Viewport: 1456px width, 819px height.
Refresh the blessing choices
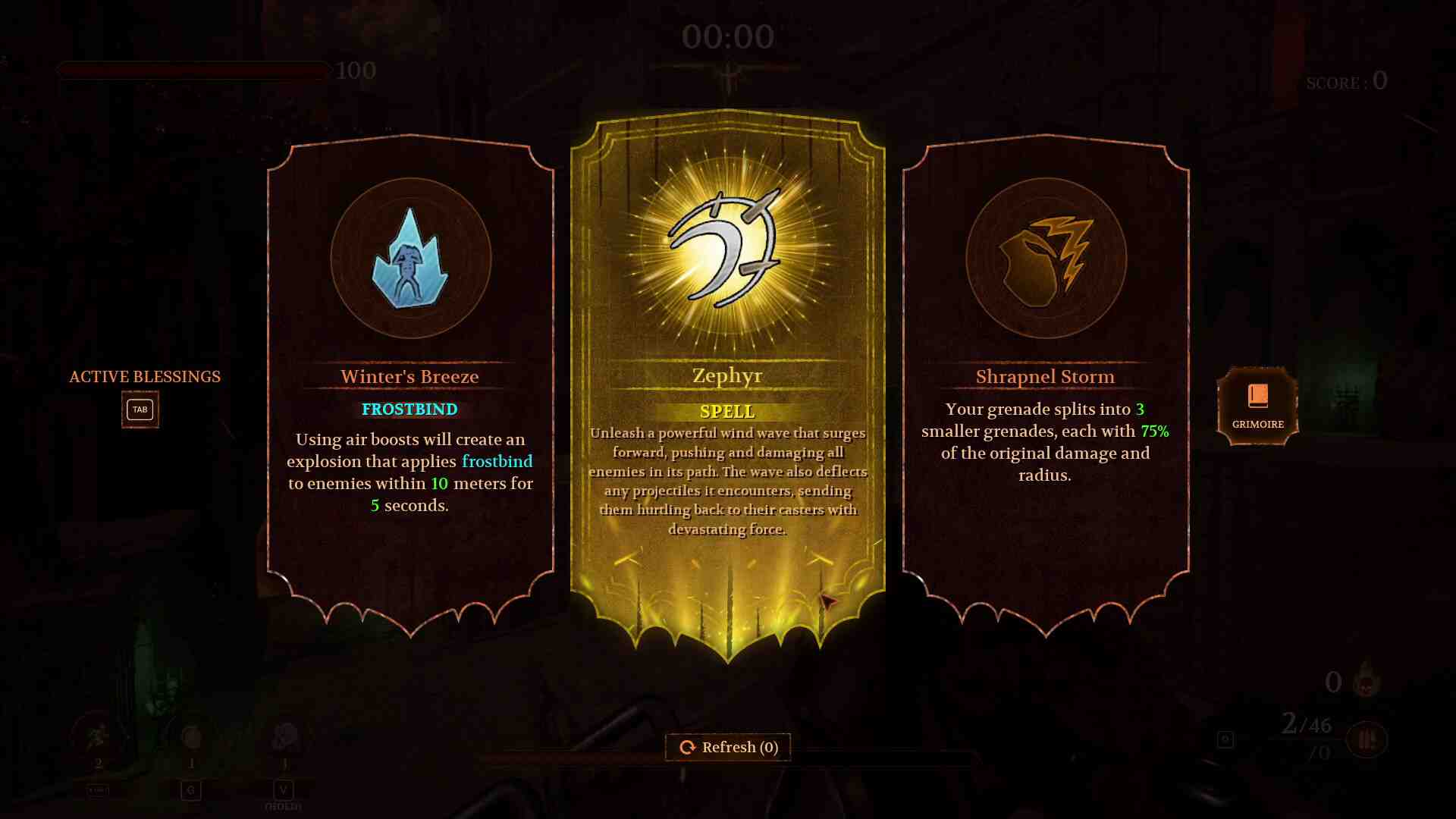click(728, 747)
